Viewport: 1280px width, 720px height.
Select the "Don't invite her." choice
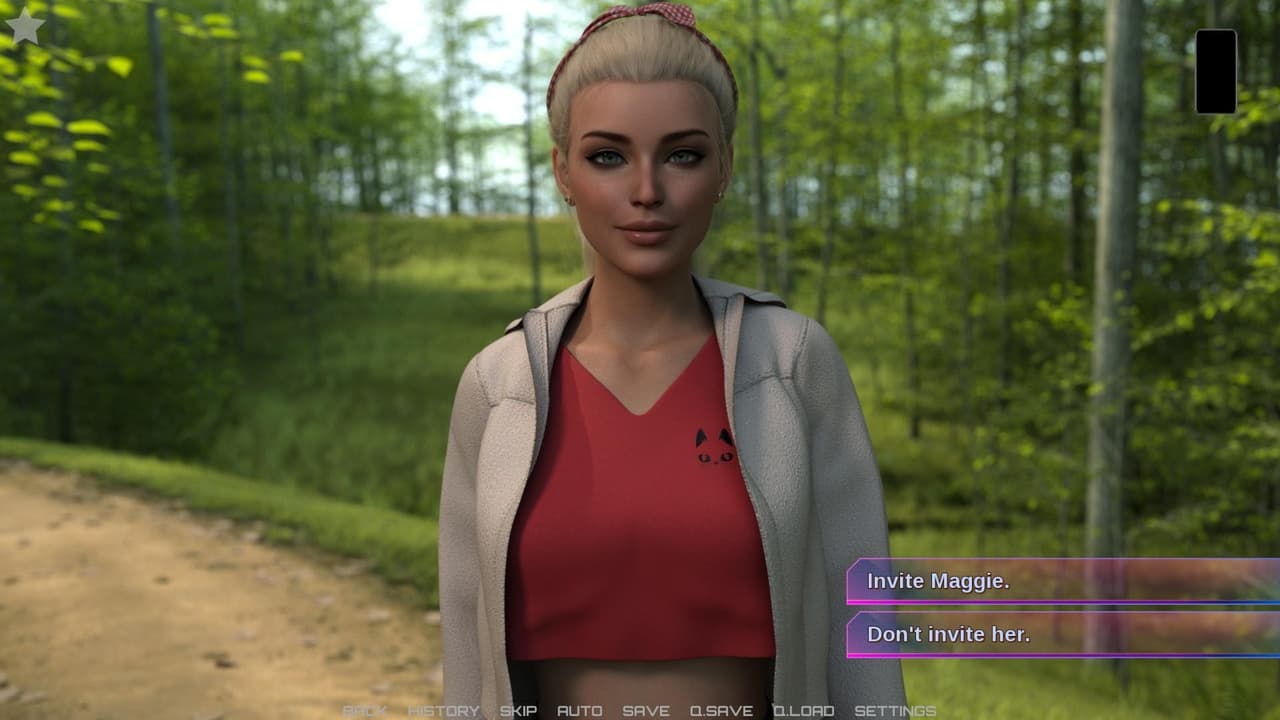pyautogui.click(x=1060, y=634)
